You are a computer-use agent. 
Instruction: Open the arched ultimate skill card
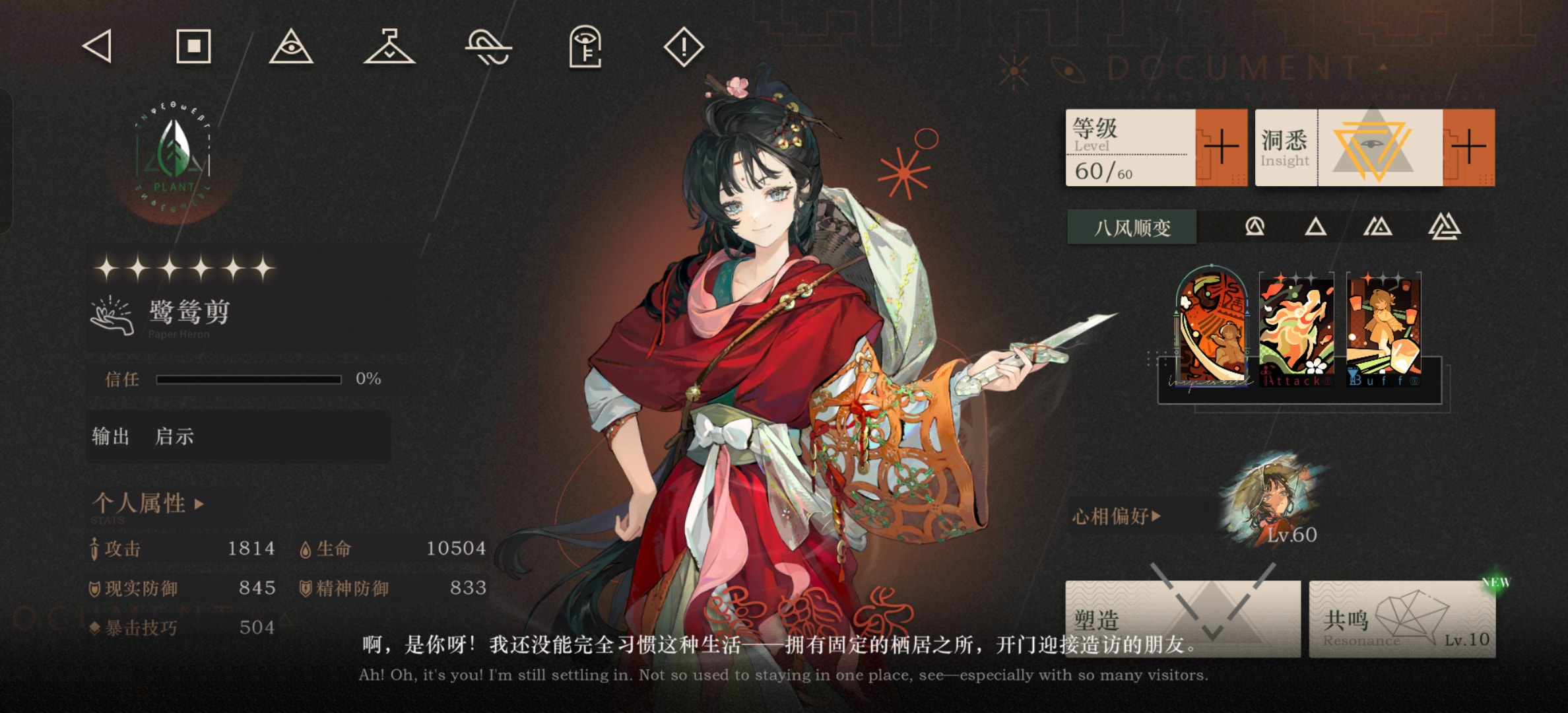click(1212, 328)
